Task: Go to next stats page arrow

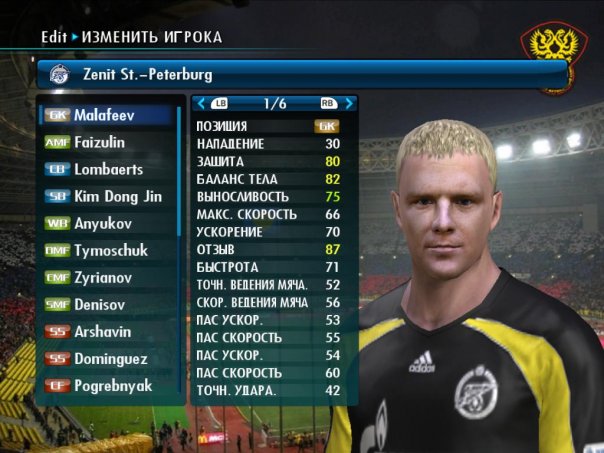Action: coord(349,102)
